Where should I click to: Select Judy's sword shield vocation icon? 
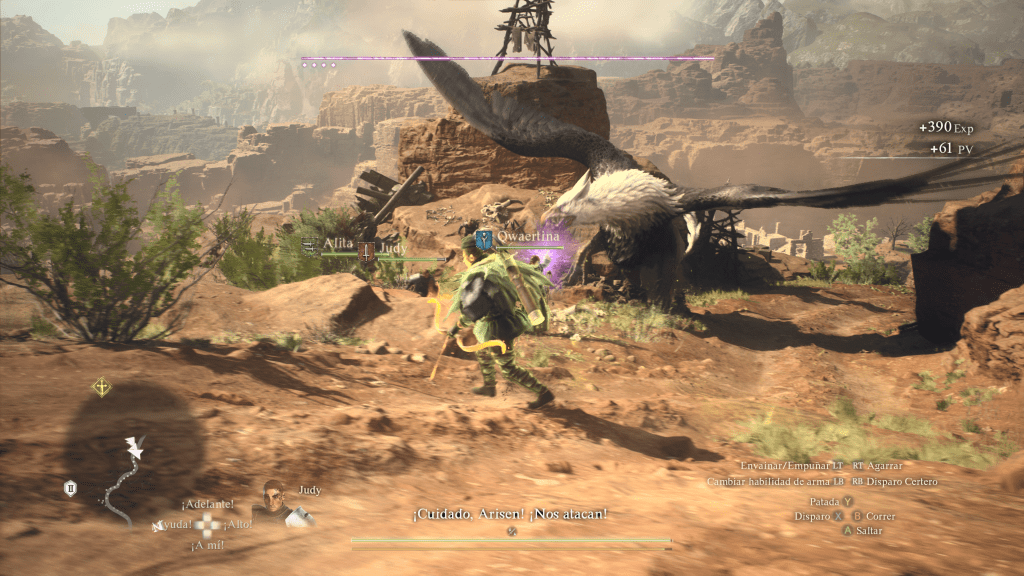coord(367,252)
